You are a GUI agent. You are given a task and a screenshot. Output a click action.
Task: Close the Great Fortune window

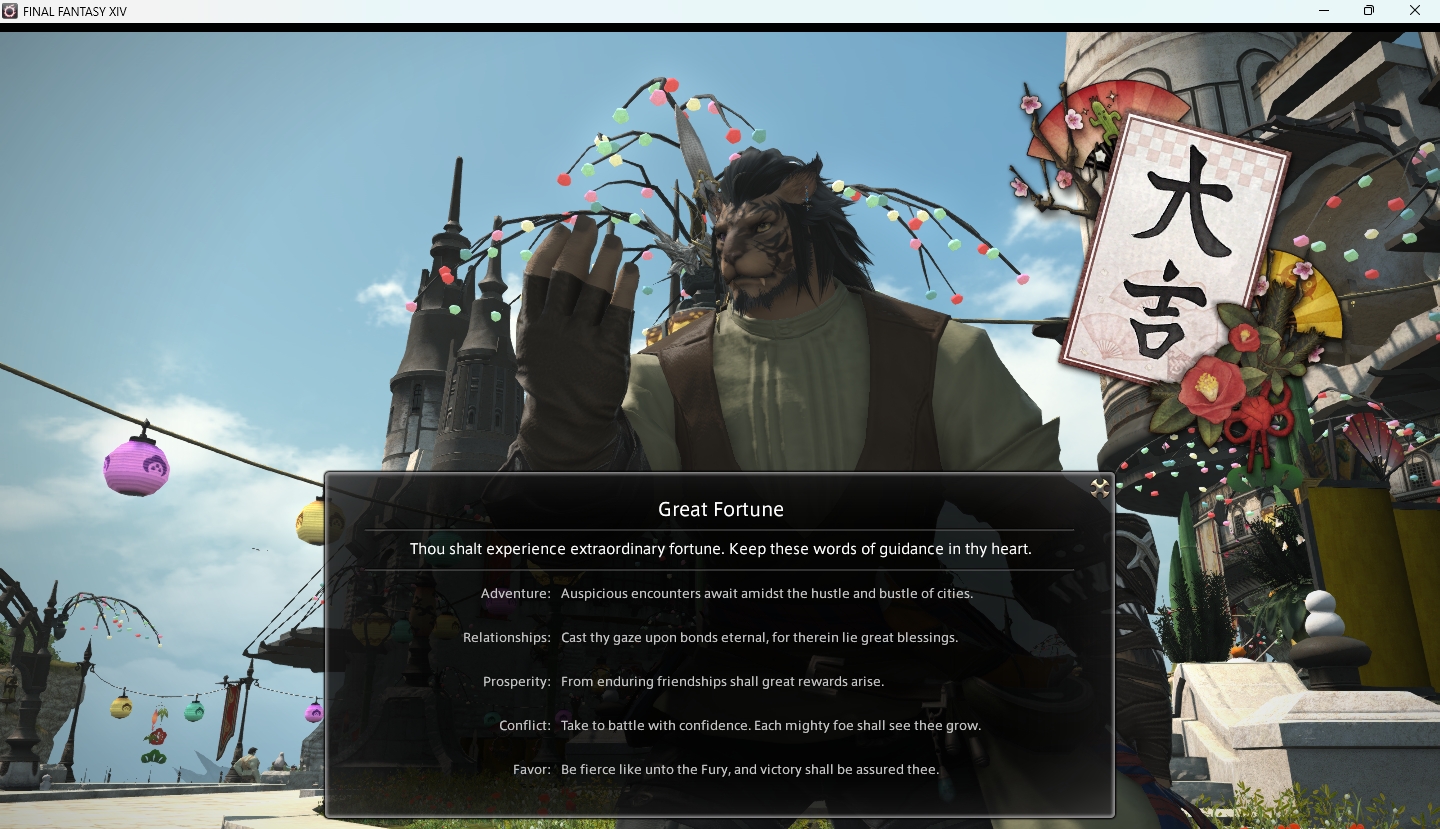pos(1100,488)
